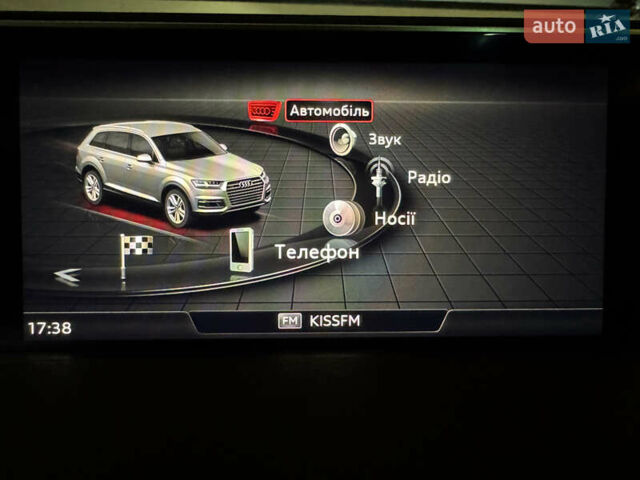Viewport: 640px width, 480px height.
Task: Choose the Радіо menu entry
Action: [428, 178]
